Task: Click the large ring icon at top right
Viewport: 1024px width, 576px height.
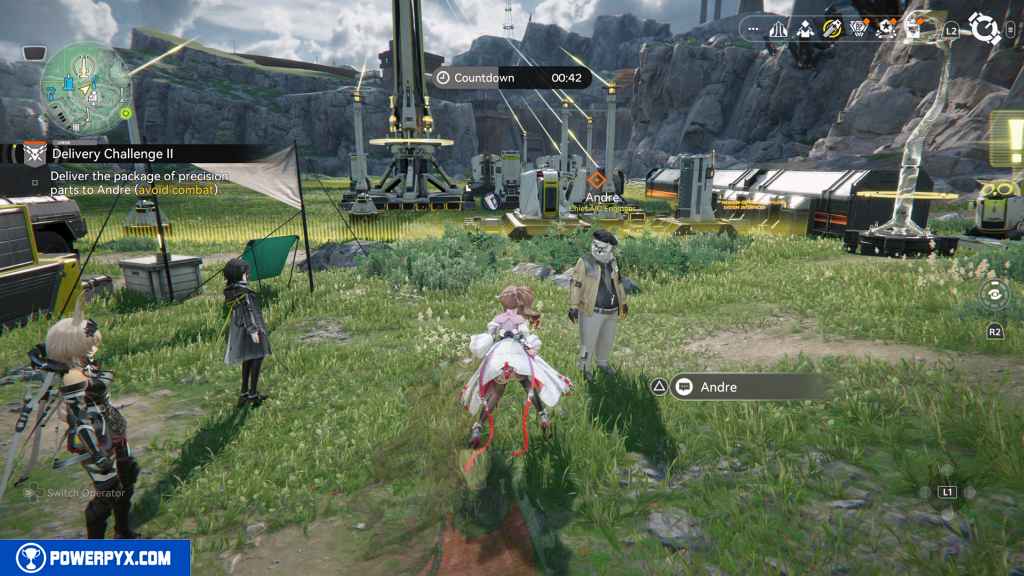Action: coord(985,29)
